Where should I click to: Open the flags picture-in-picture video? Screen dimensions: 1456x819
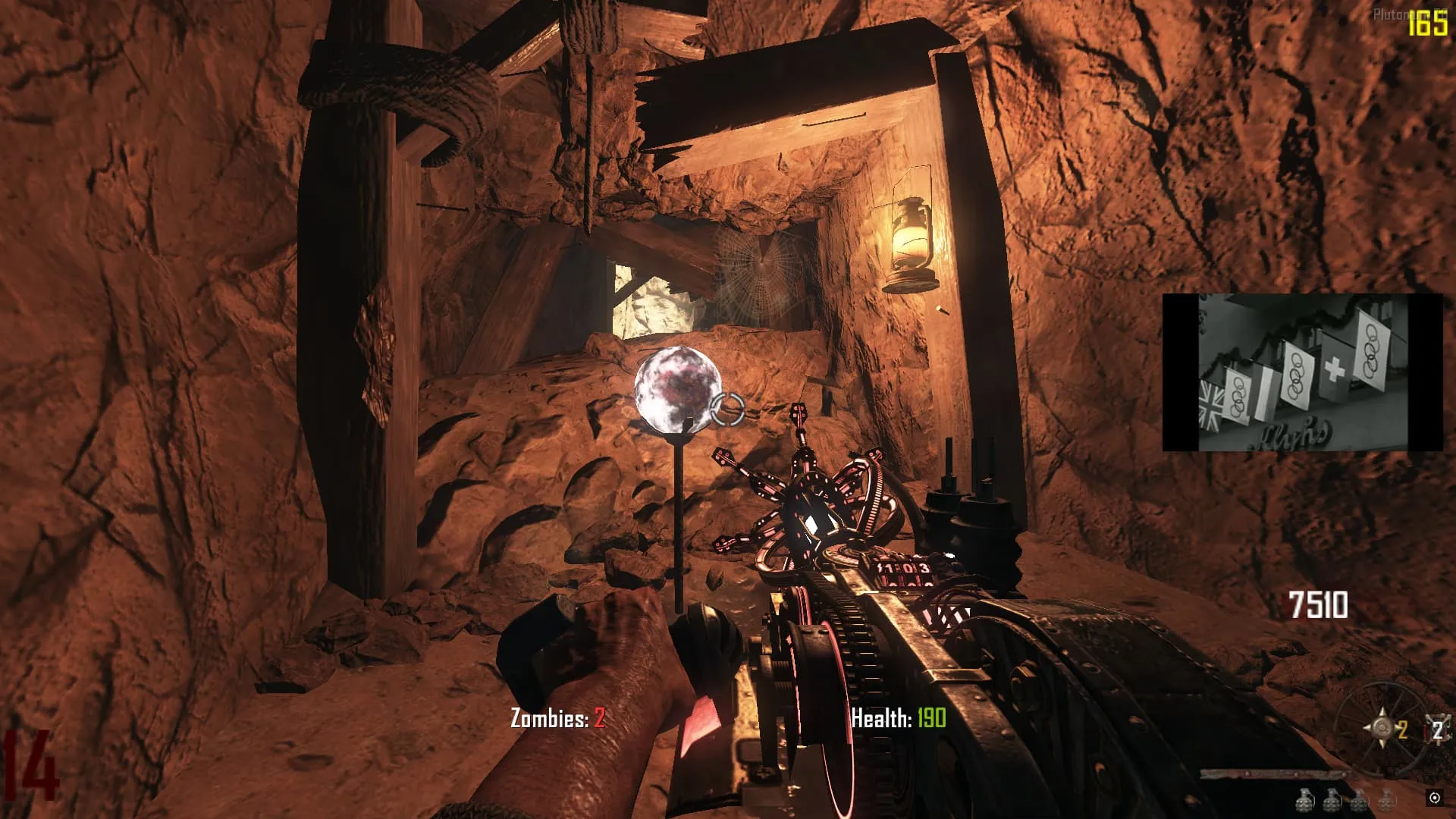point(1302,372)
